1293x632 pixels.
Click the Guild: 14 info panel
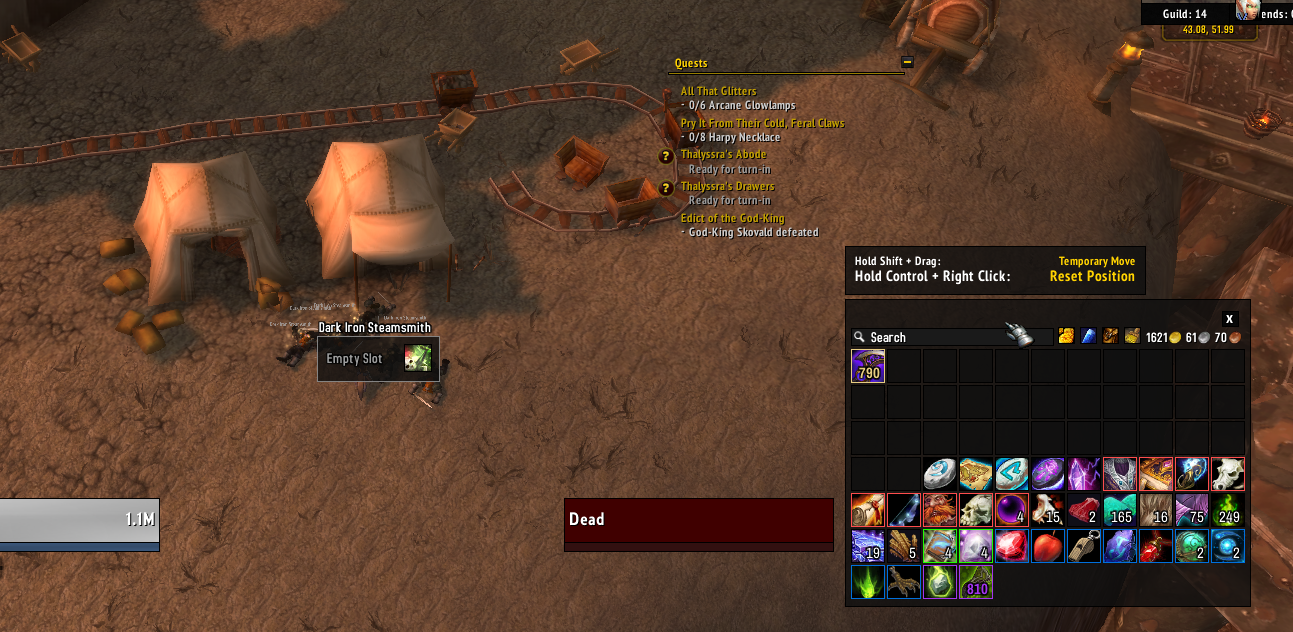click(1184, 14)
